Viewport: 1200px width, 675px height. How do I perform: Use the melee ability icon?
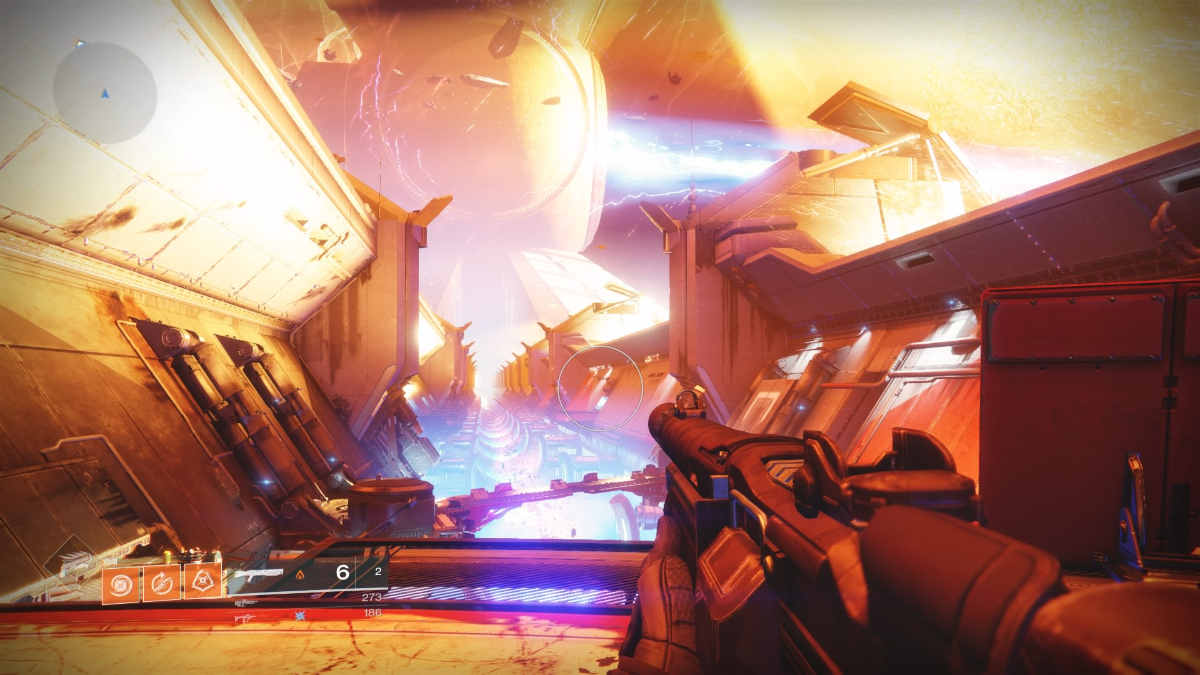[162, 584]
